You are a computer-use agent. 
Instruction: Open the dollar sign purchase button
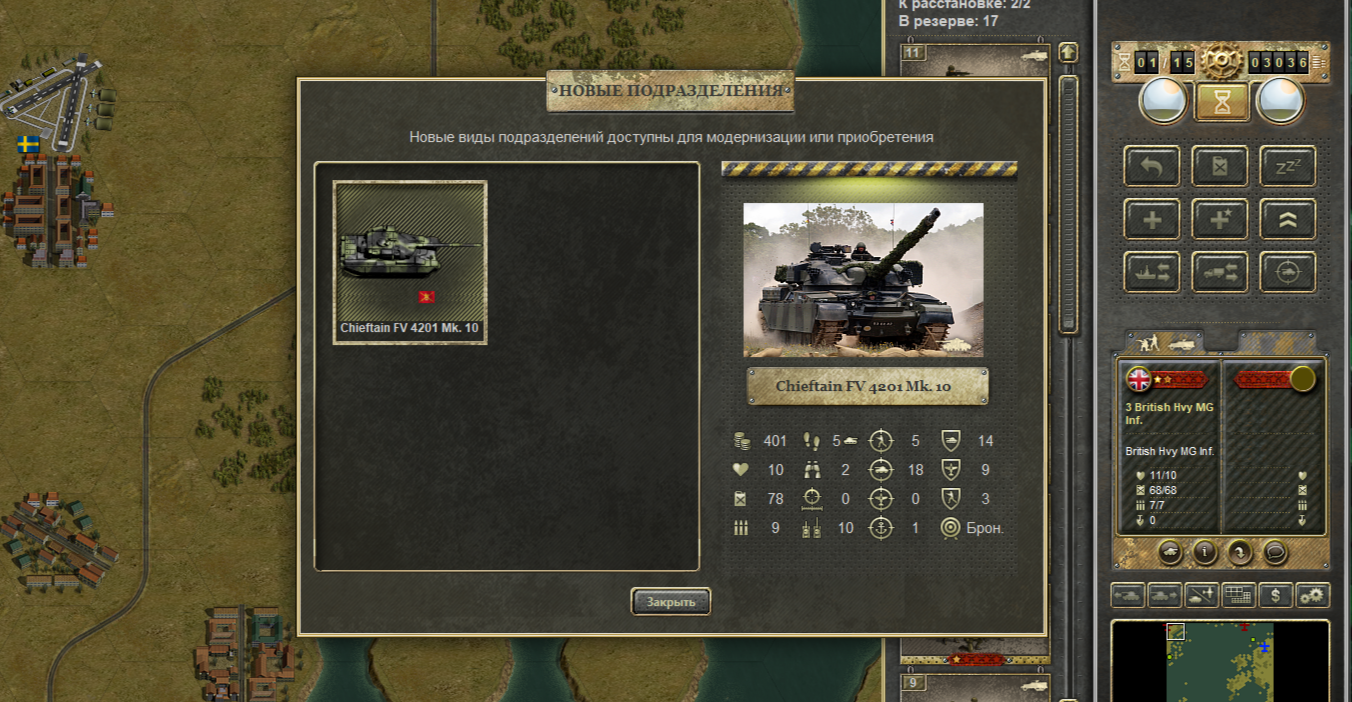pyautogui.click(x=1275, y=596)
